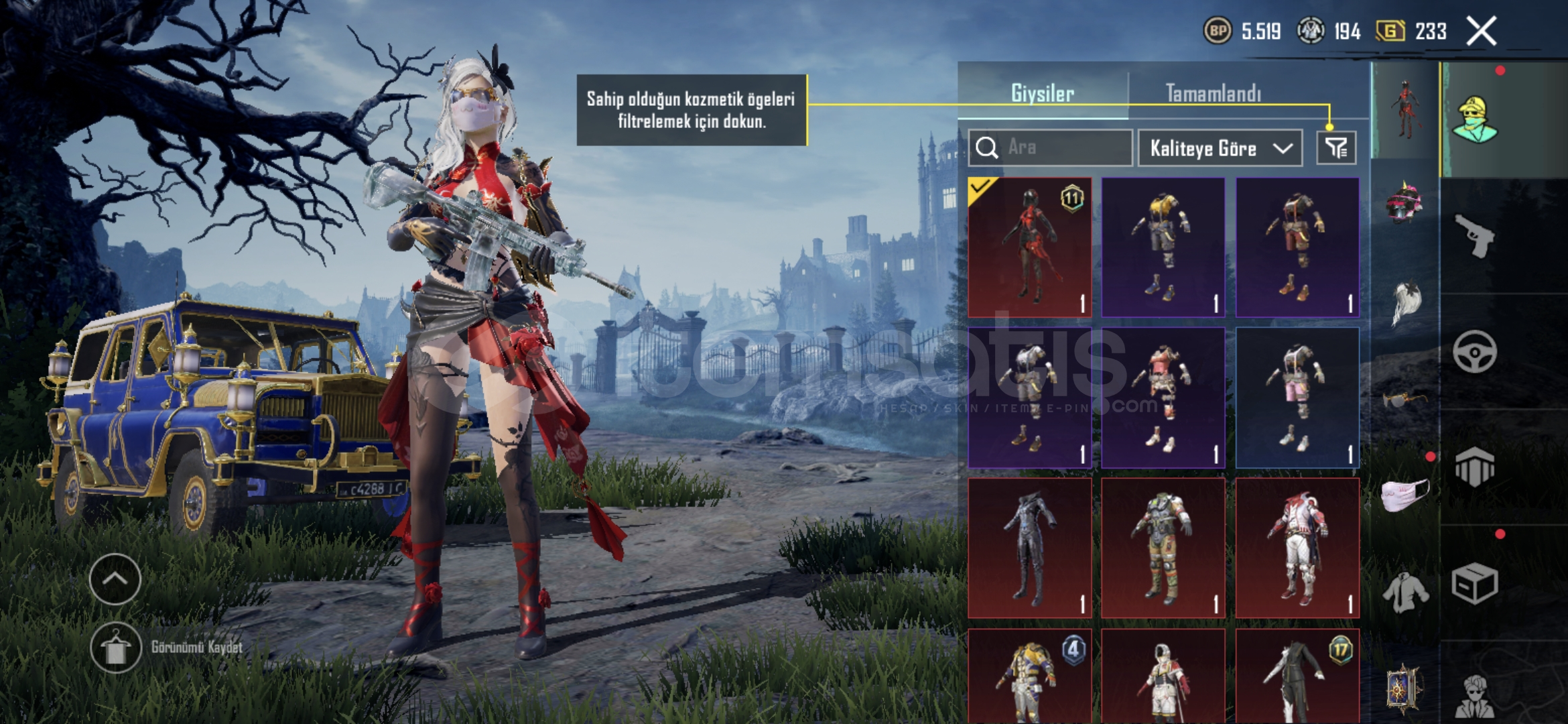Pick the dark black bodysuit outfit
The height and width of the screenshot is (724, 1568).
click(1029, 548)
